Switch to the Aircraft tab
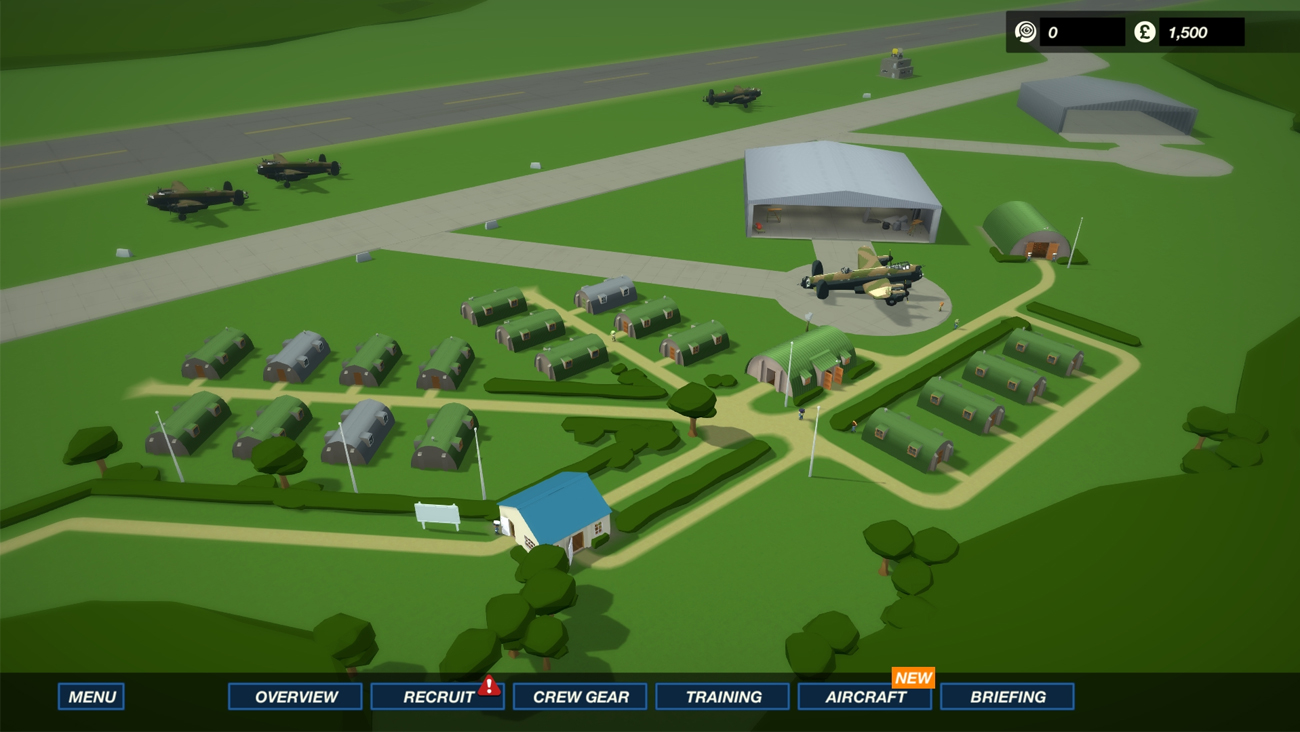Image resolution: width=1300 pixels, height=732 pixels. click(x=864, y=696)
